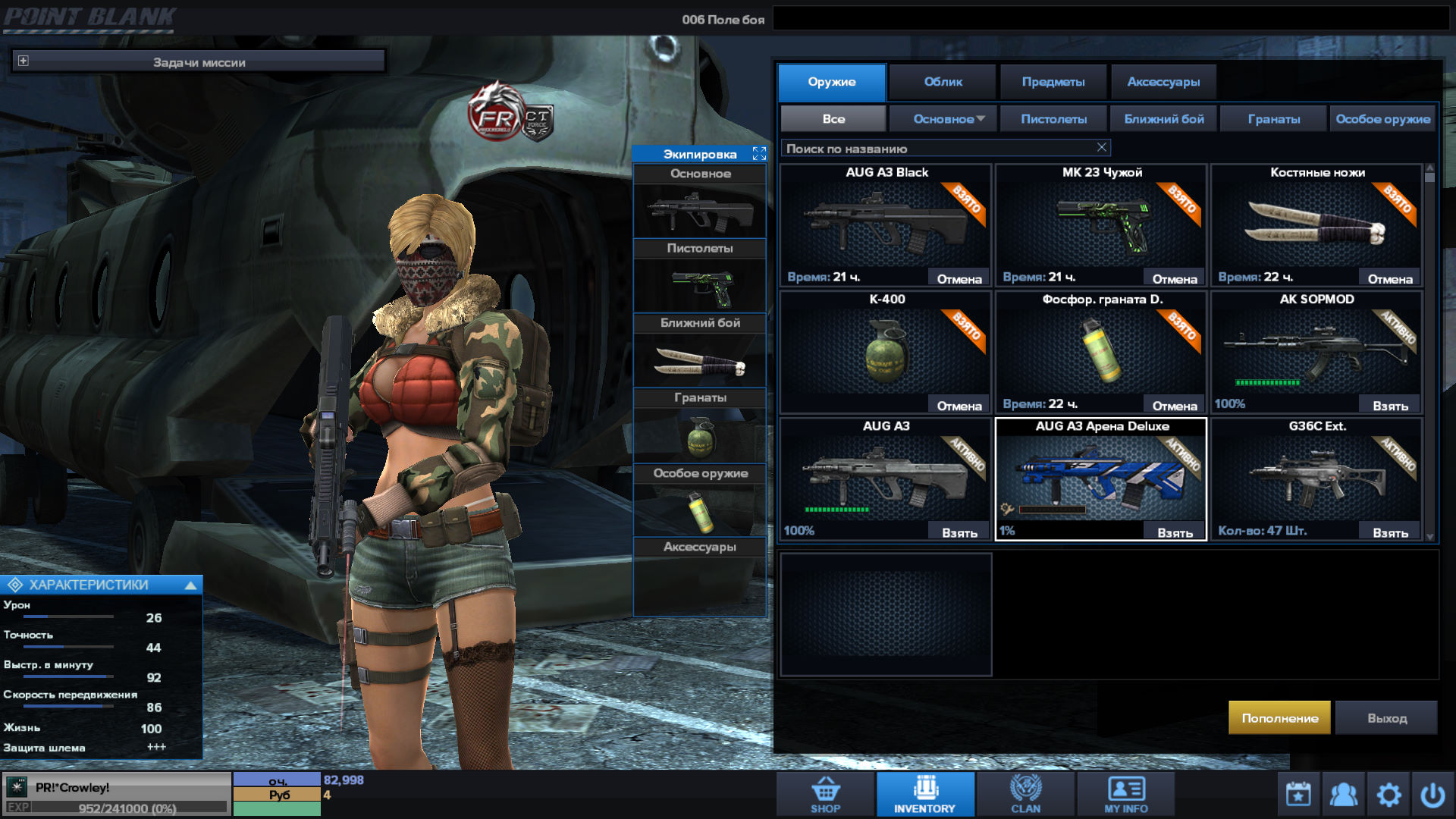Filter by Гранаты category
The width and height of the screenshot is (1456, 819).
[1273, 119]
